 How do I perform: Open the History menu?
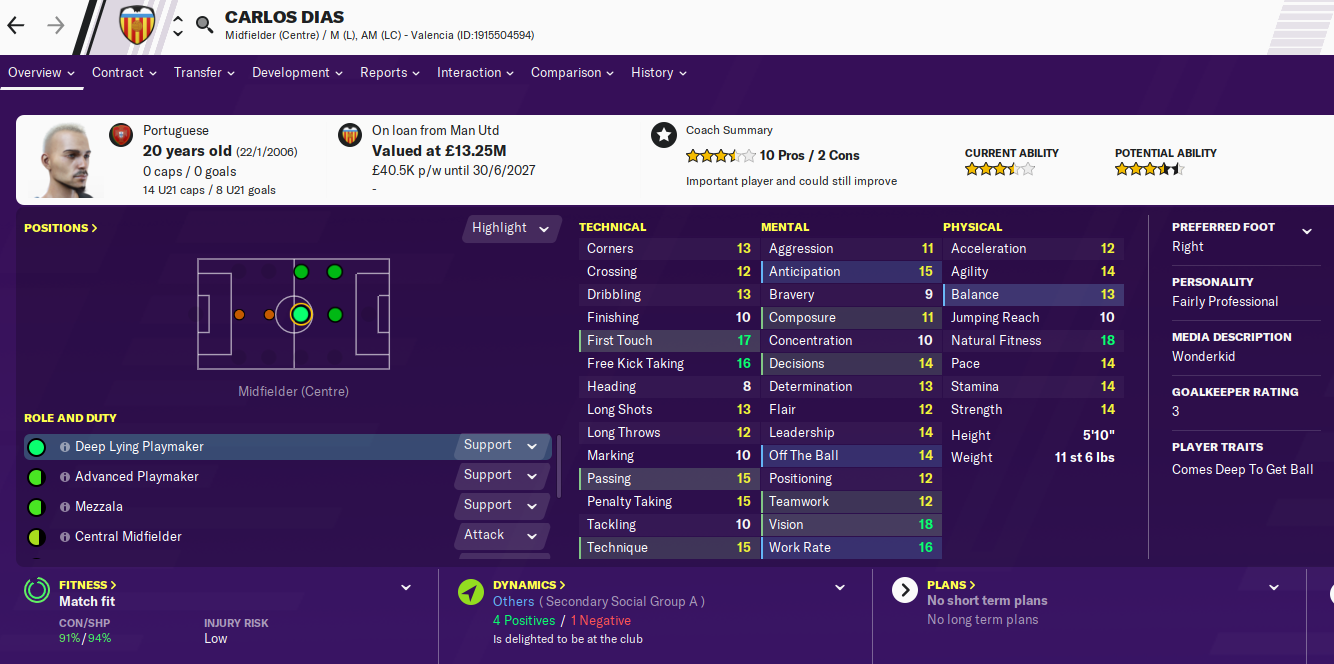658,73
